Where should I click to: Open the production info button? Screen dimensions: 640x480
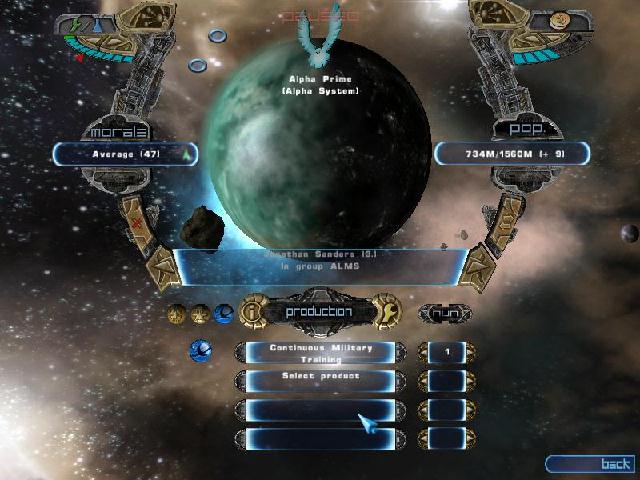click(x=253, y=312)
